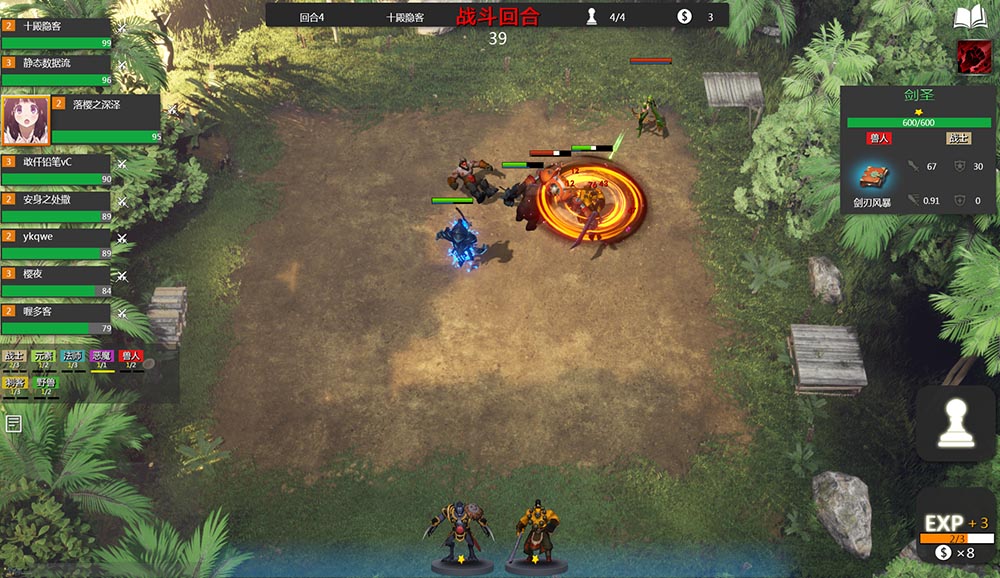View player 静态数据流's board
1000x578 pixels.
[x=56, y=70]
